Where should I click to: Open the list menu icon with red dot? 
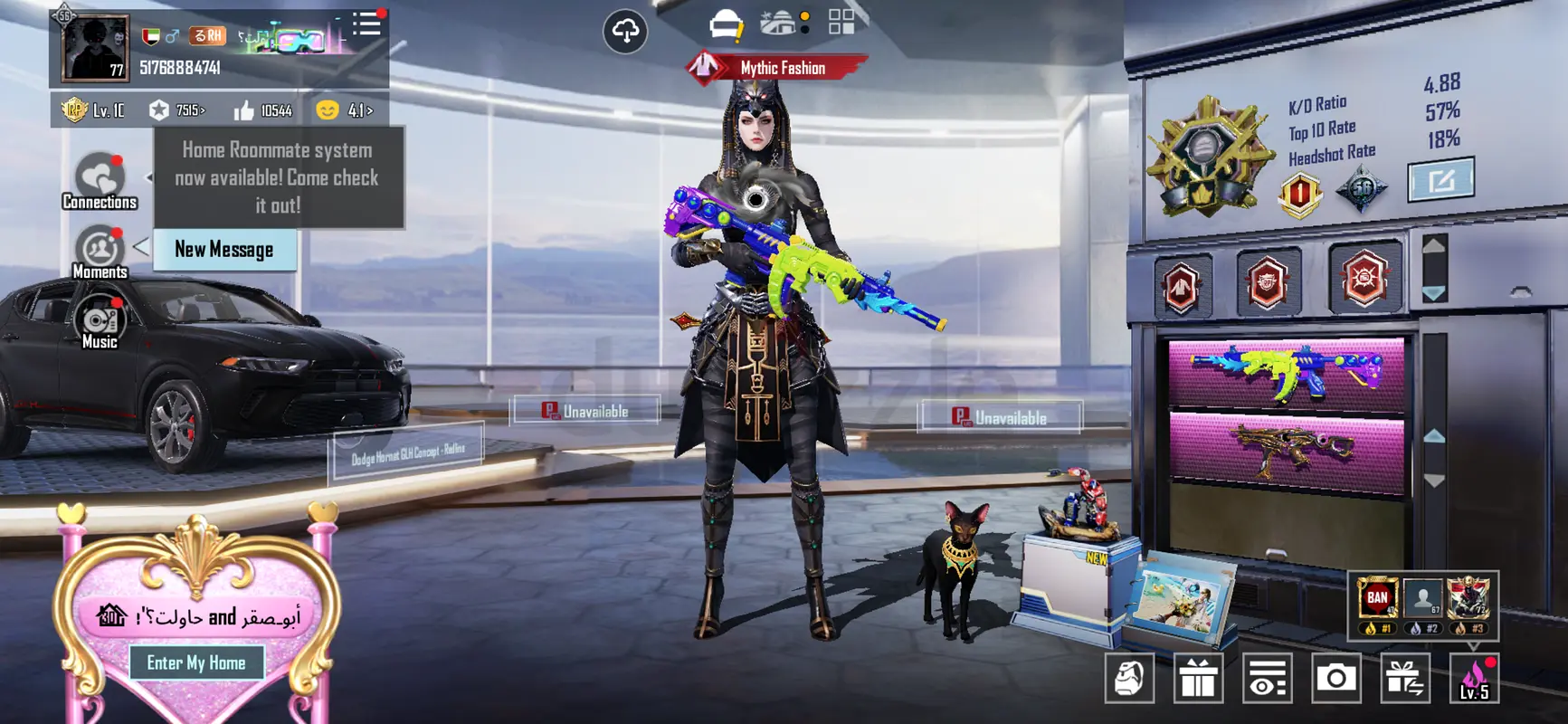pos(366,24)
